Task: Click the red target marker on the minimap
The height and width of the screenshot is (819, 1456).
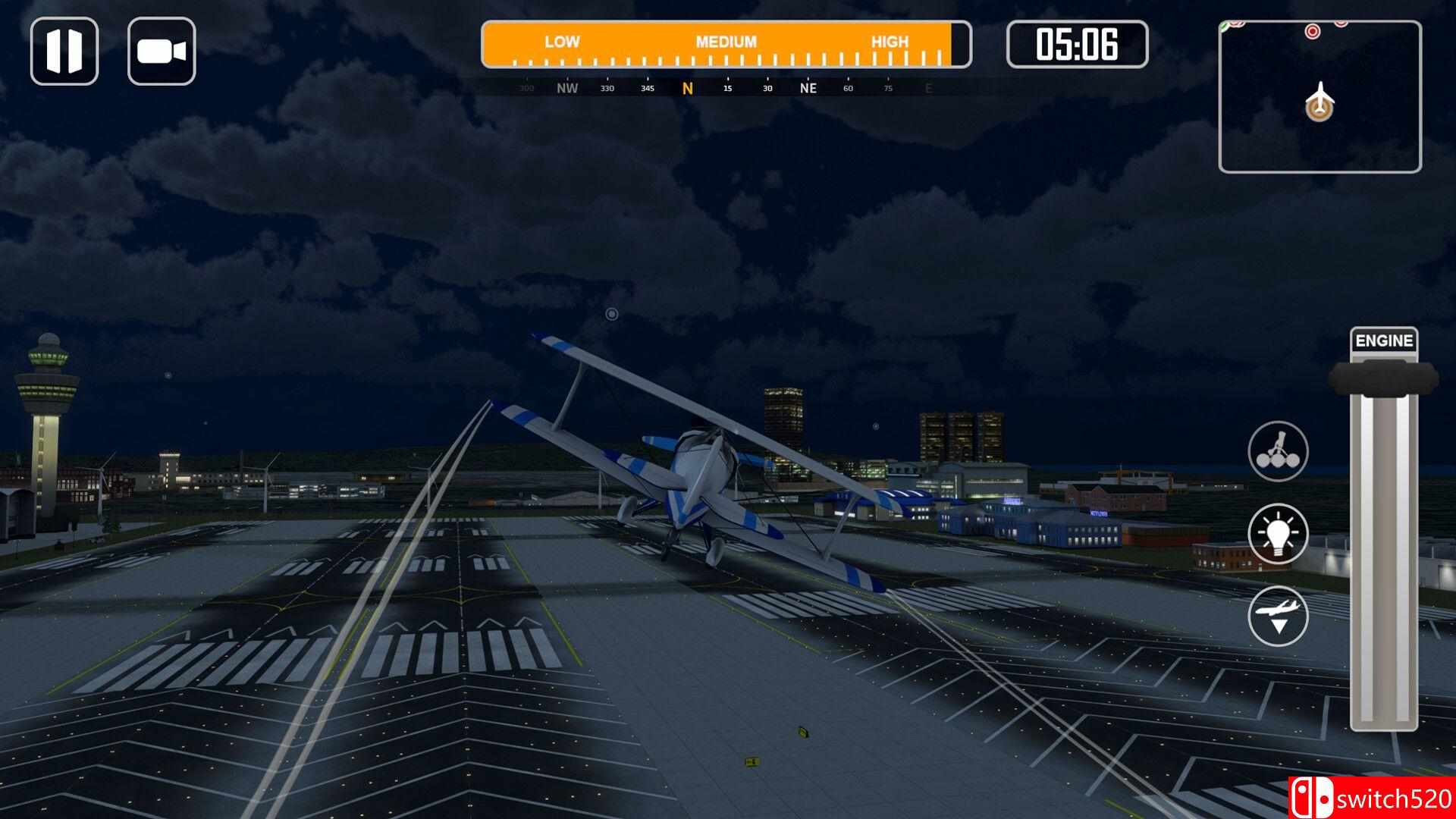Action: [1313, 30]
